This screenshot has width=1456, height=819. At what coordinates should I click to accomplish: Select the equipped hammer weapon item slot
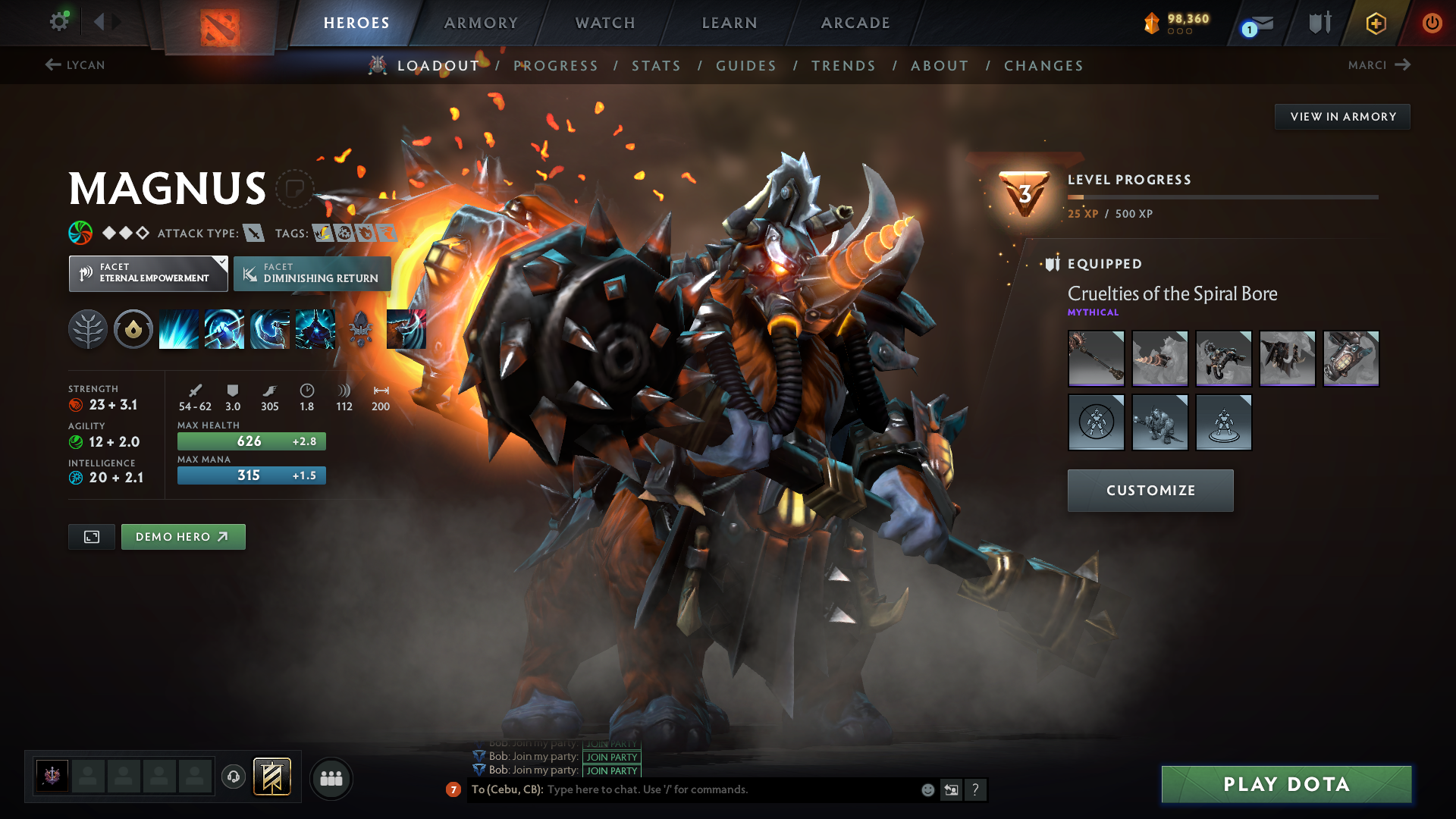(x=1096, y=359)
